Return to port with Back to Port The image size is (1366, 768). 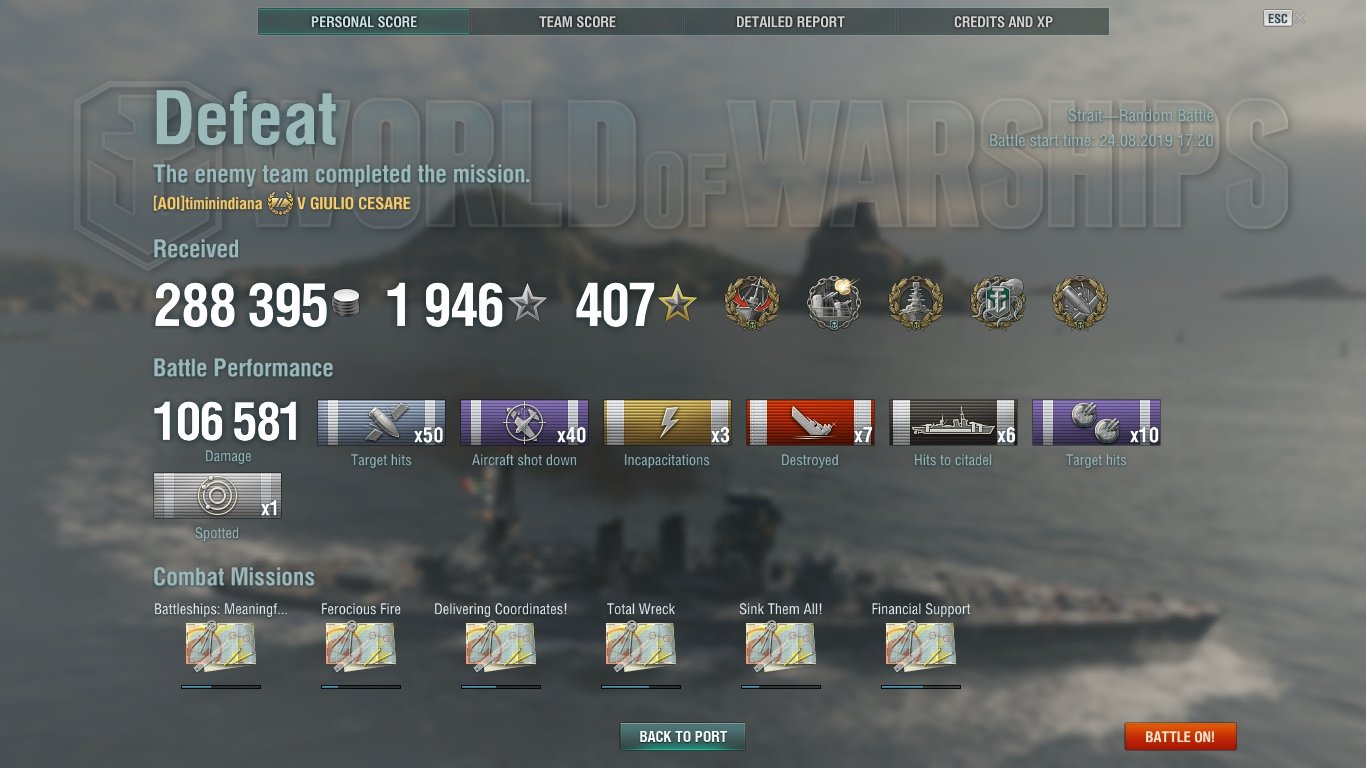point(683,737)
